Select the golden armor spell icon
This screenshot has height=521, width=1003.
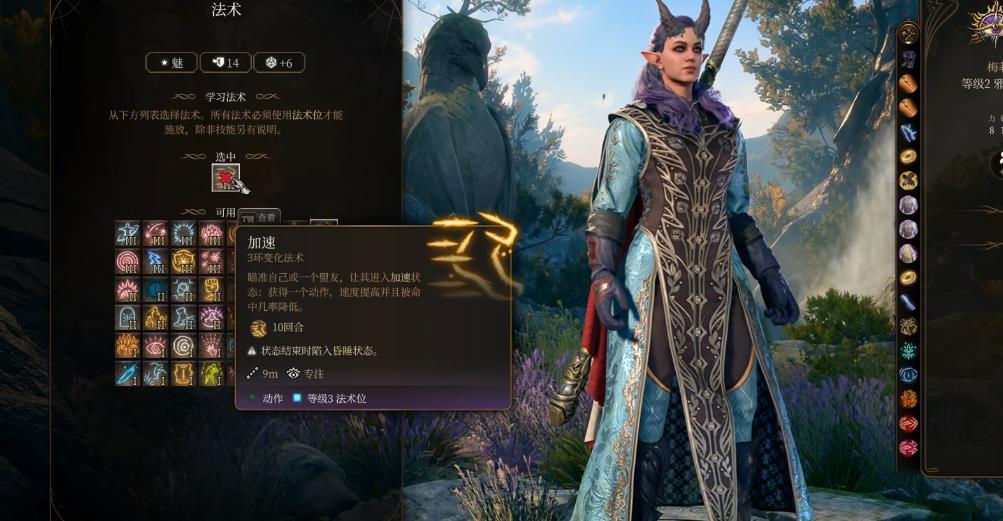point(183,374)
